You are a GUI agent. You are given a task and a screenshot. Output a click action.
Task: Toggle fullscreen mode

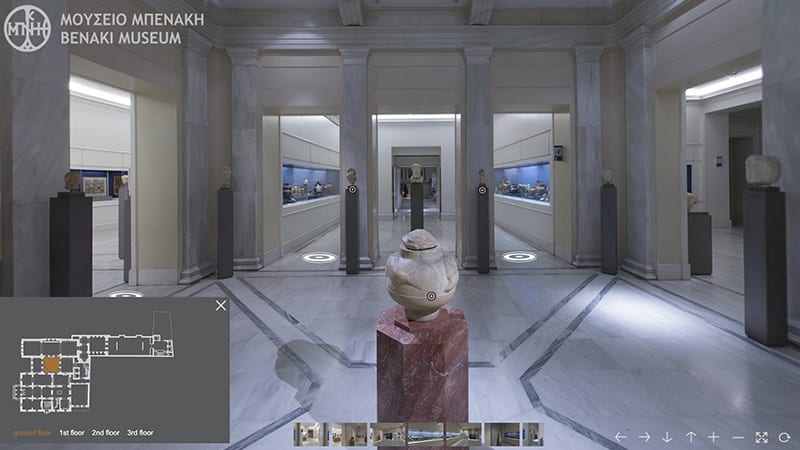(x=762, y=437)
